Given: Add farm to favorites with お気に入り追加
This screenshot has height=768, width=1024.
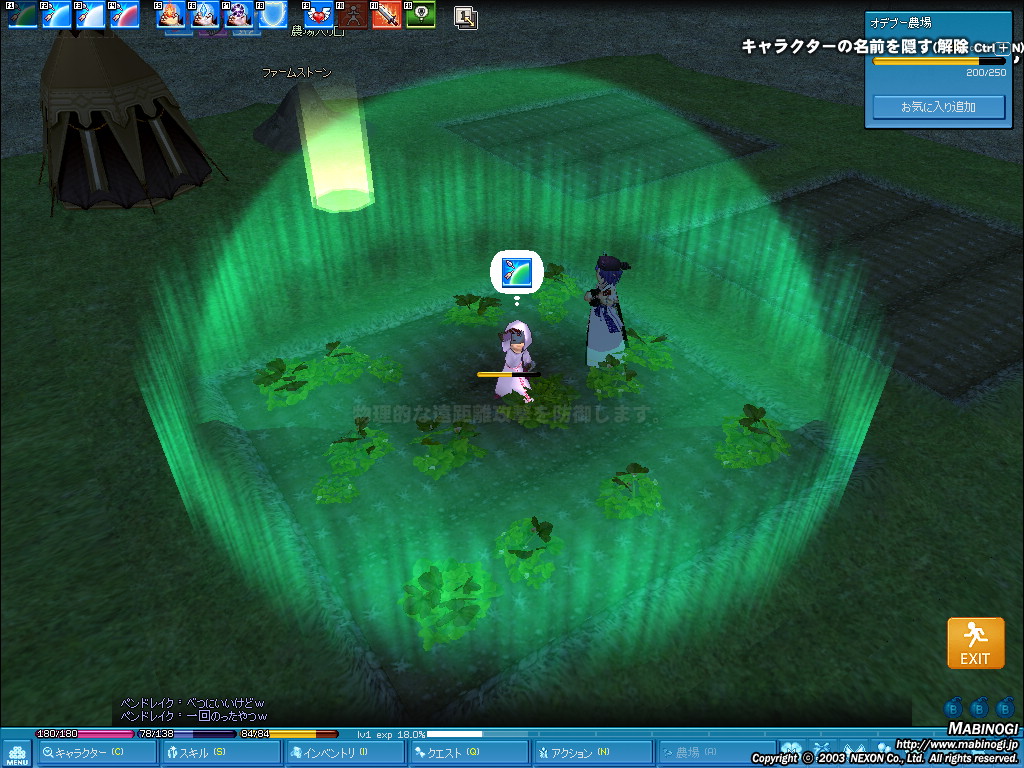Looking at the screenshot, I should (938, 107).
